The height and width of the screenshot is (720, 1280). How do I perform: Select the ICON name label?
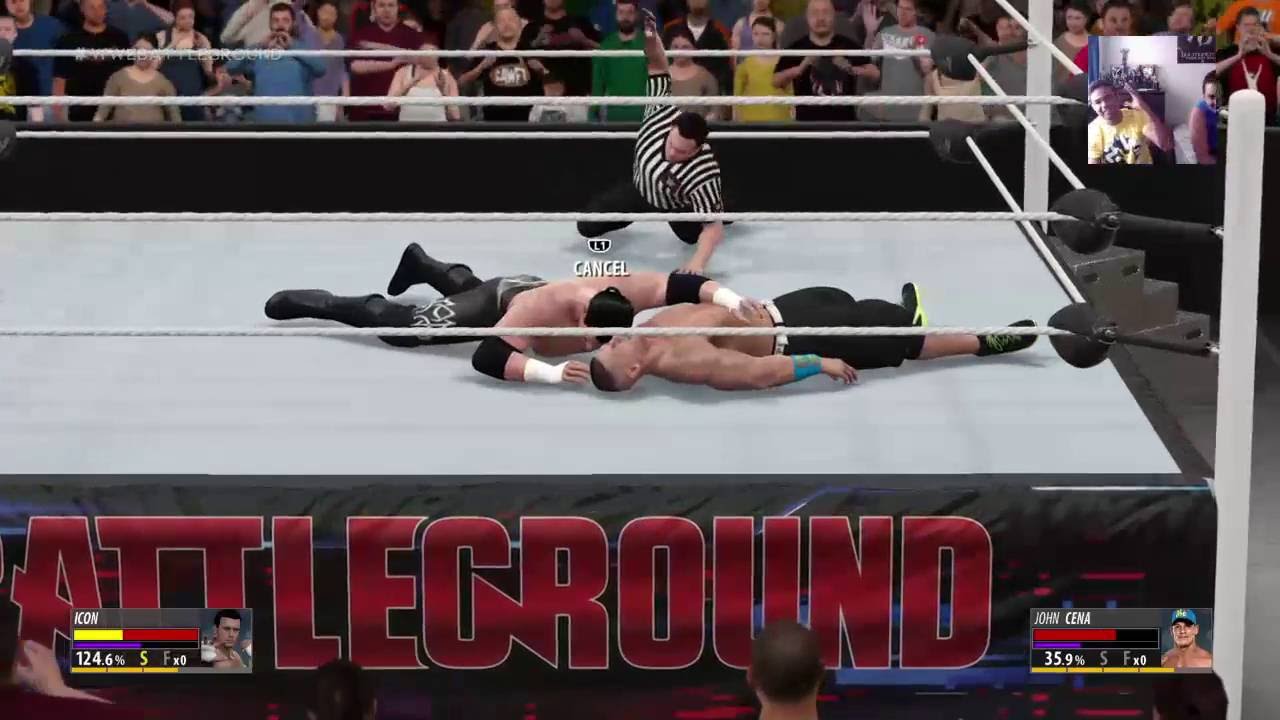point(86,618)
